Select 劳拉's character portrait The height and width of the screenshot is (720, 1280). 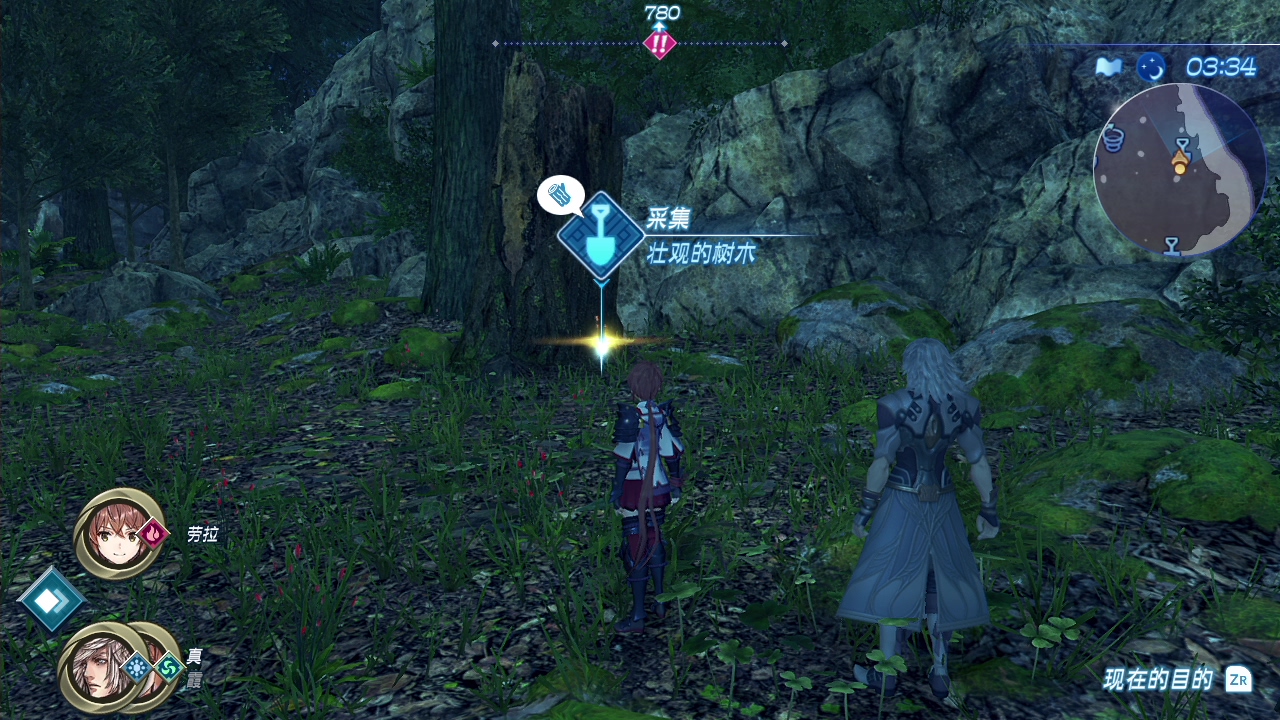[x=118, y=534]
